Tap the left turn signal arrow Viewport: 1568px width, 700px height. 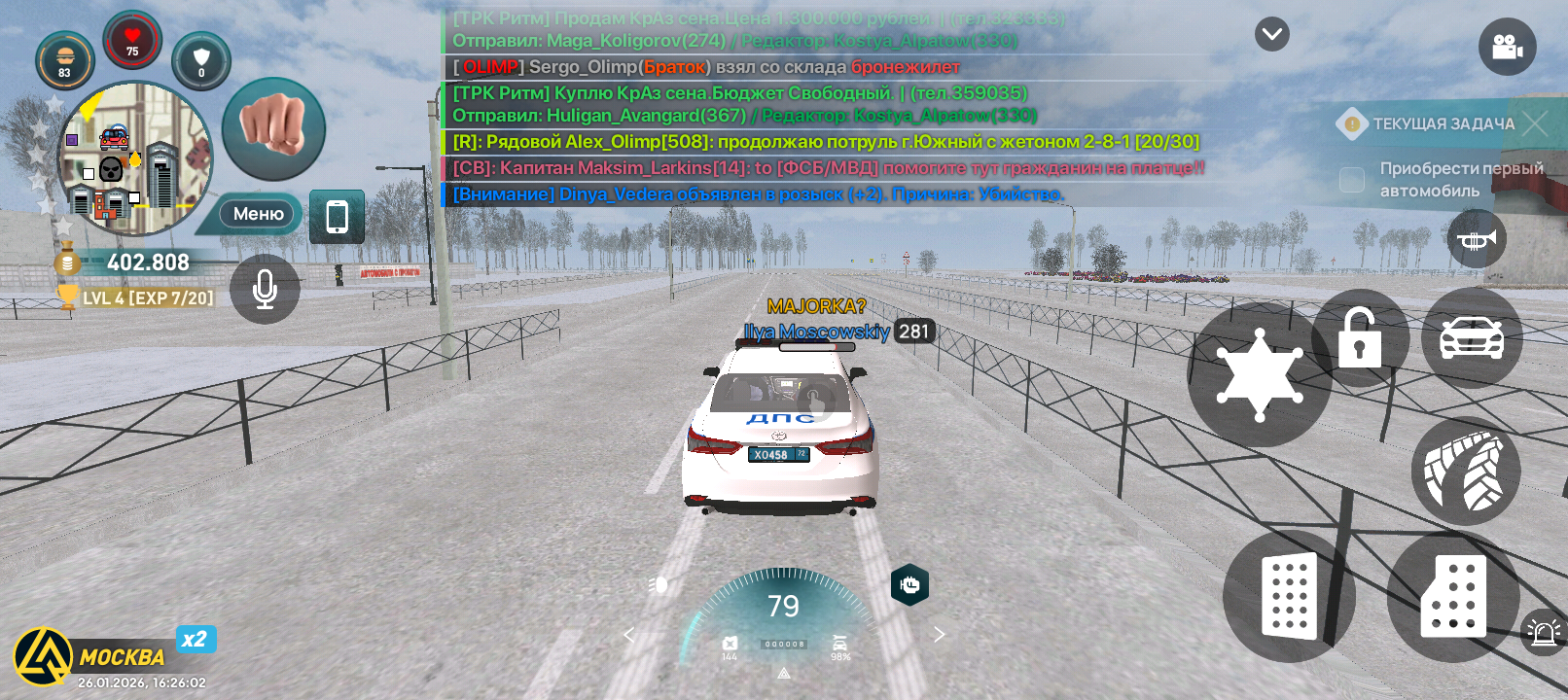pos(628,635)
